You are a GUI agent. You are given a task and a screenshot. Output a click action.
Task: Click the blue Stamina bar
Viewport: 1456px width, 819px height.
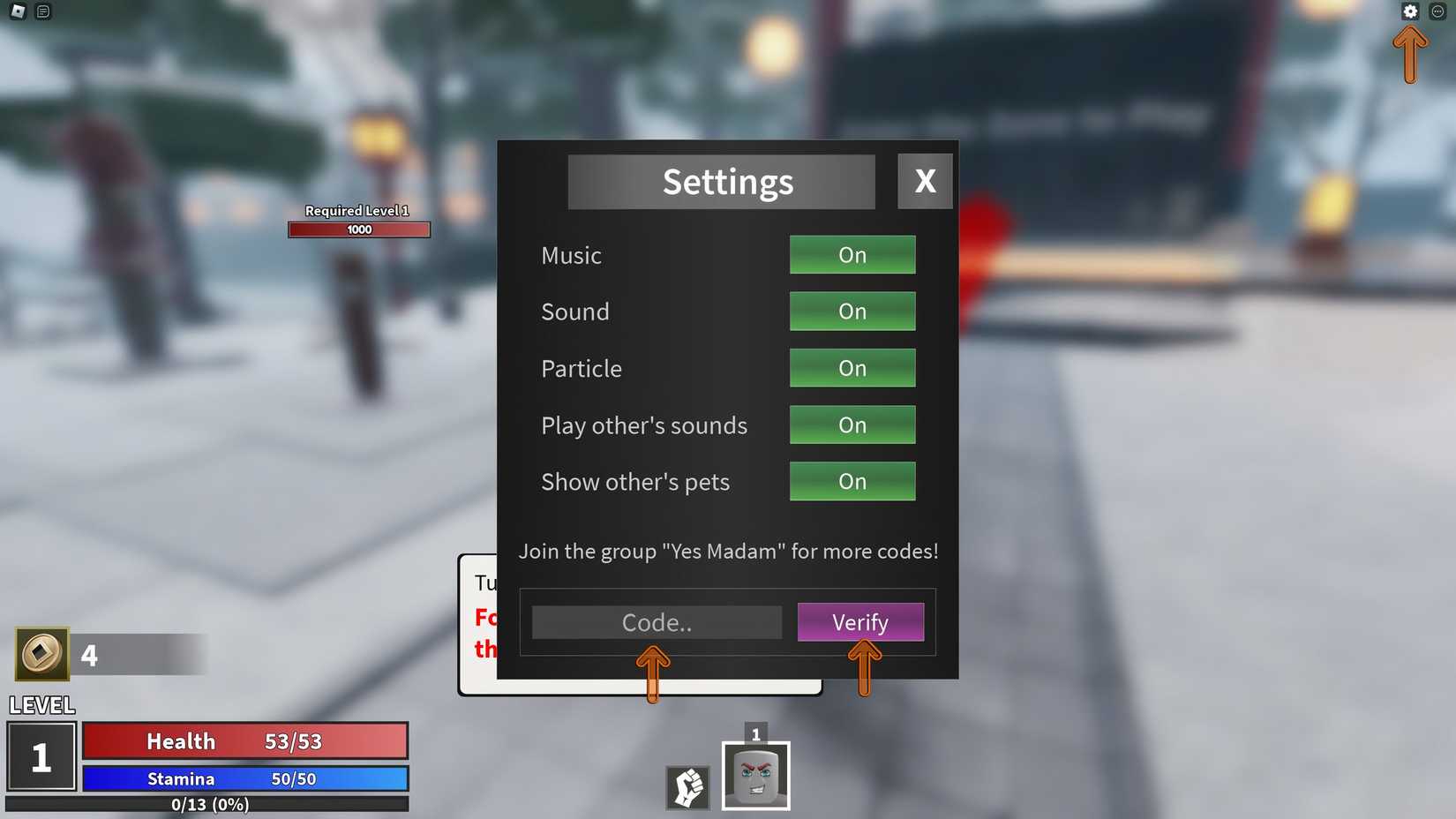244,778
